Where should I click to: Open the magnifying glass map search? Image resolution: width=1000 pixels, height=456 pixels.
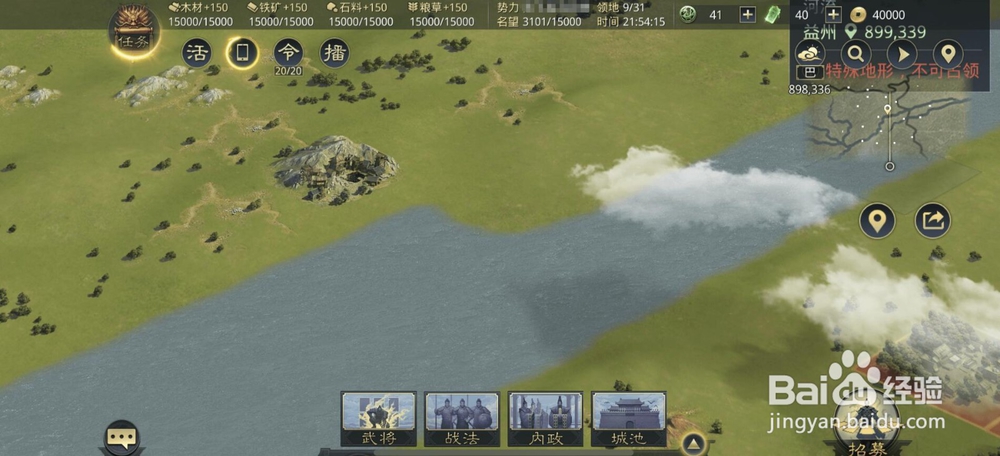855,53
